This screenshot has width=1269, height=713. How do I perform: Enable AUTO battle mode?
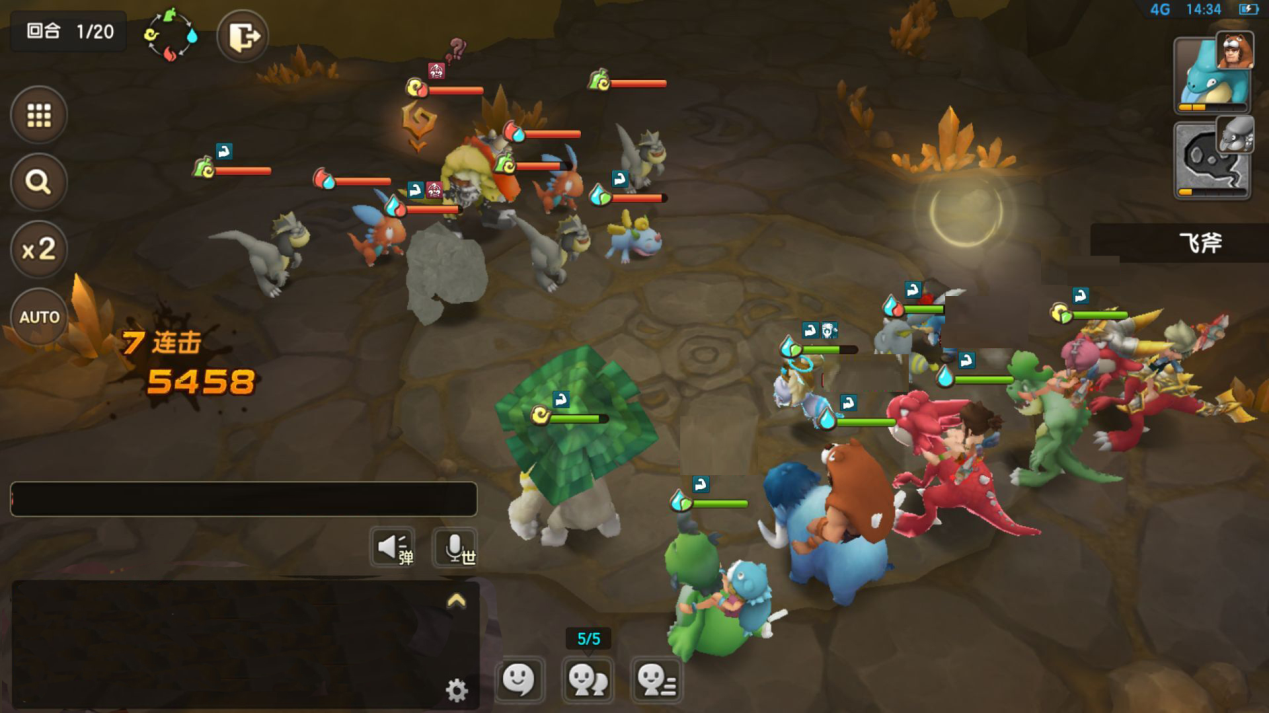point(39,317)
